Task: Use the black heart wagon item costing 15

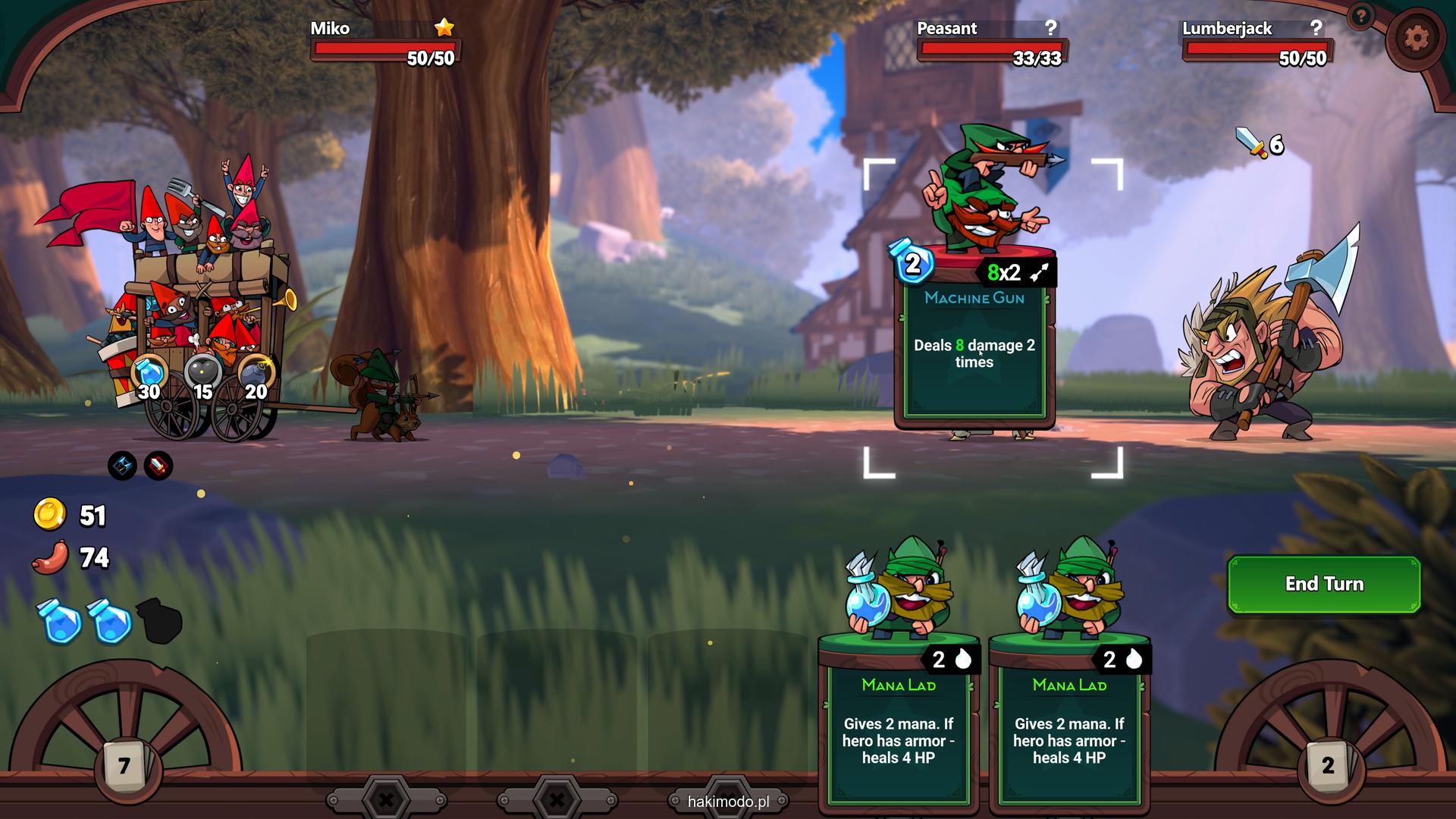Action: tap(202, 374)
